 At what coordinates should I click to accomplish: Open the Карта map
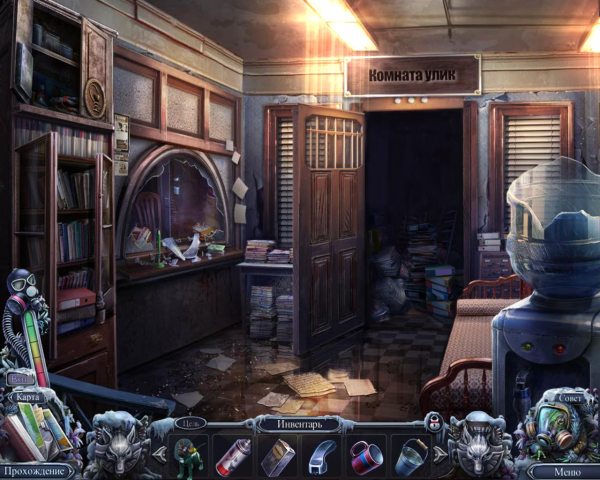tap(27, 397)
